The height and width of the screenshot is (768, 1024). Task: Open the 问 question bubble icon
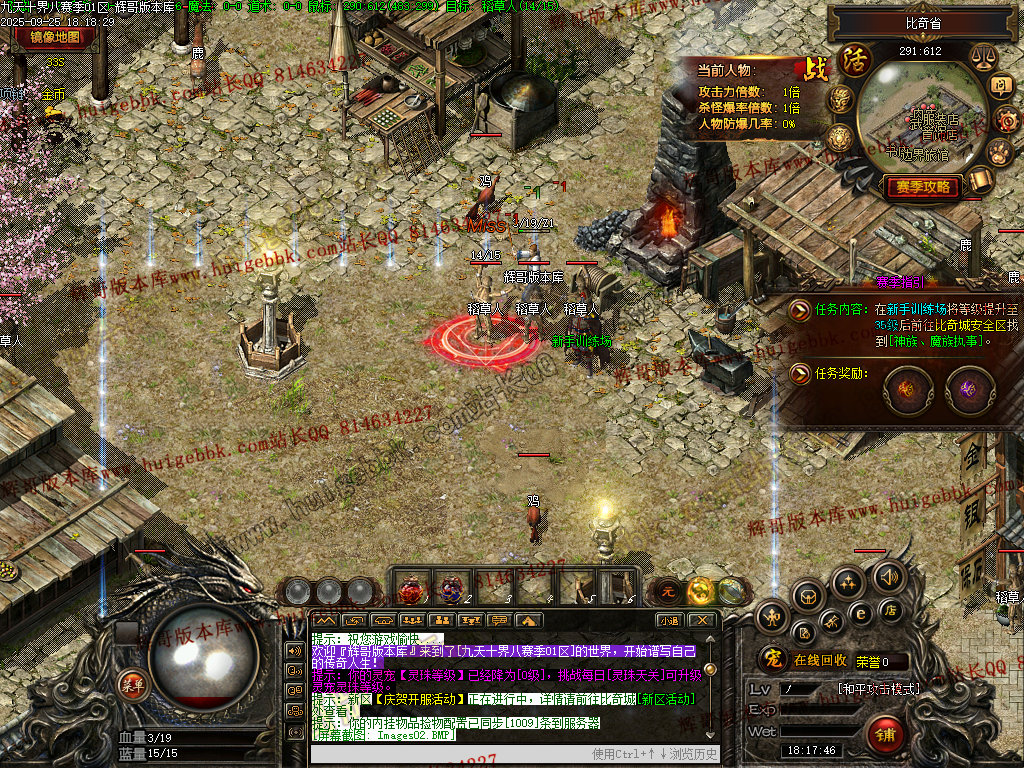tap(1001, 87)
